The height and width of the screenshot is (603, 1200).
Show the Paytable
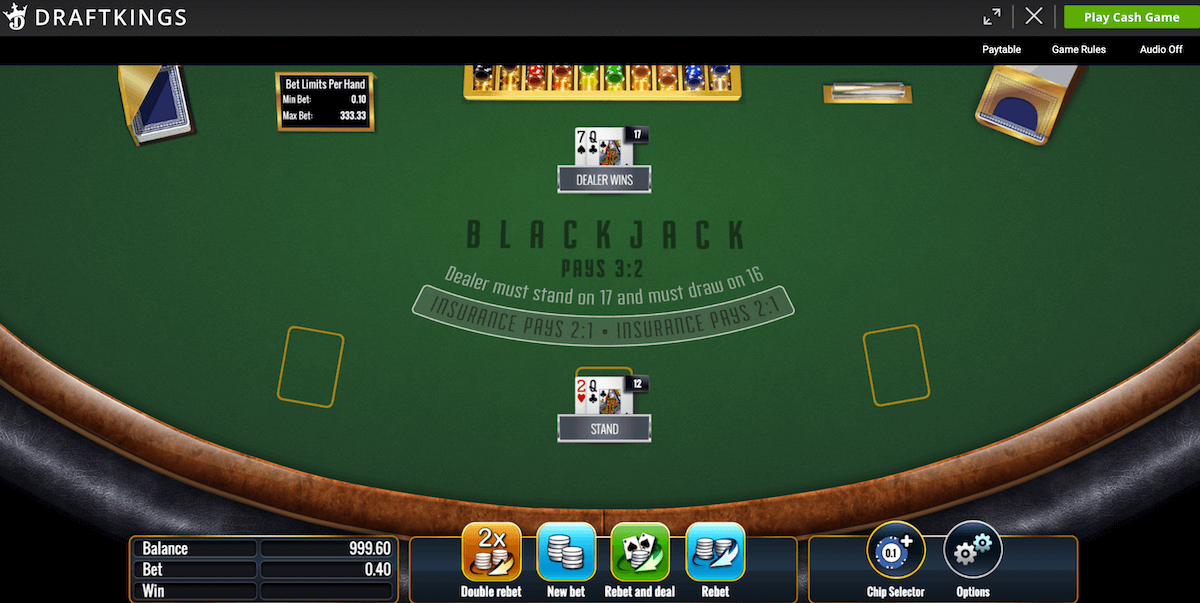(x=1001, y=49)
